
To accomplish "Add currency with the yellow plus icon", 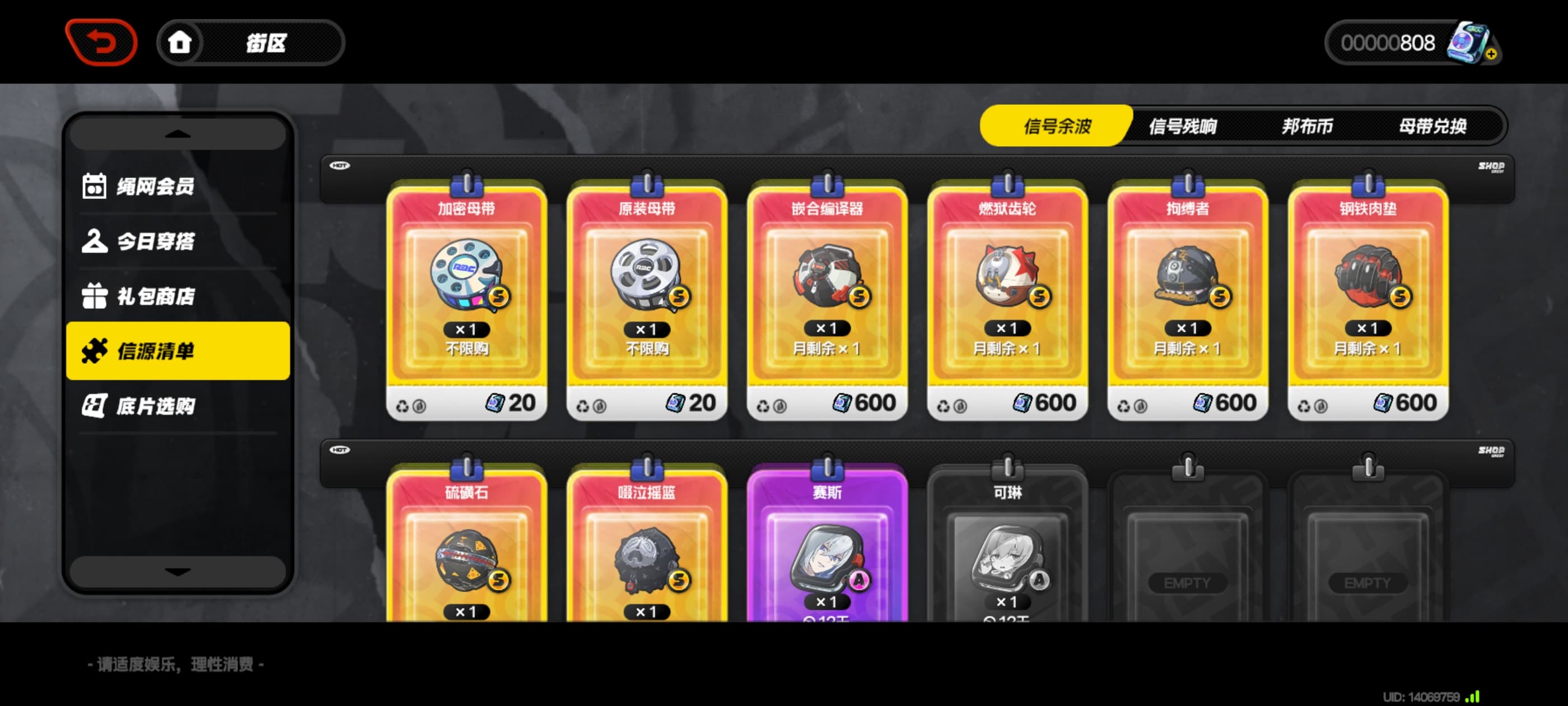I will click(x=1491, y=54).
